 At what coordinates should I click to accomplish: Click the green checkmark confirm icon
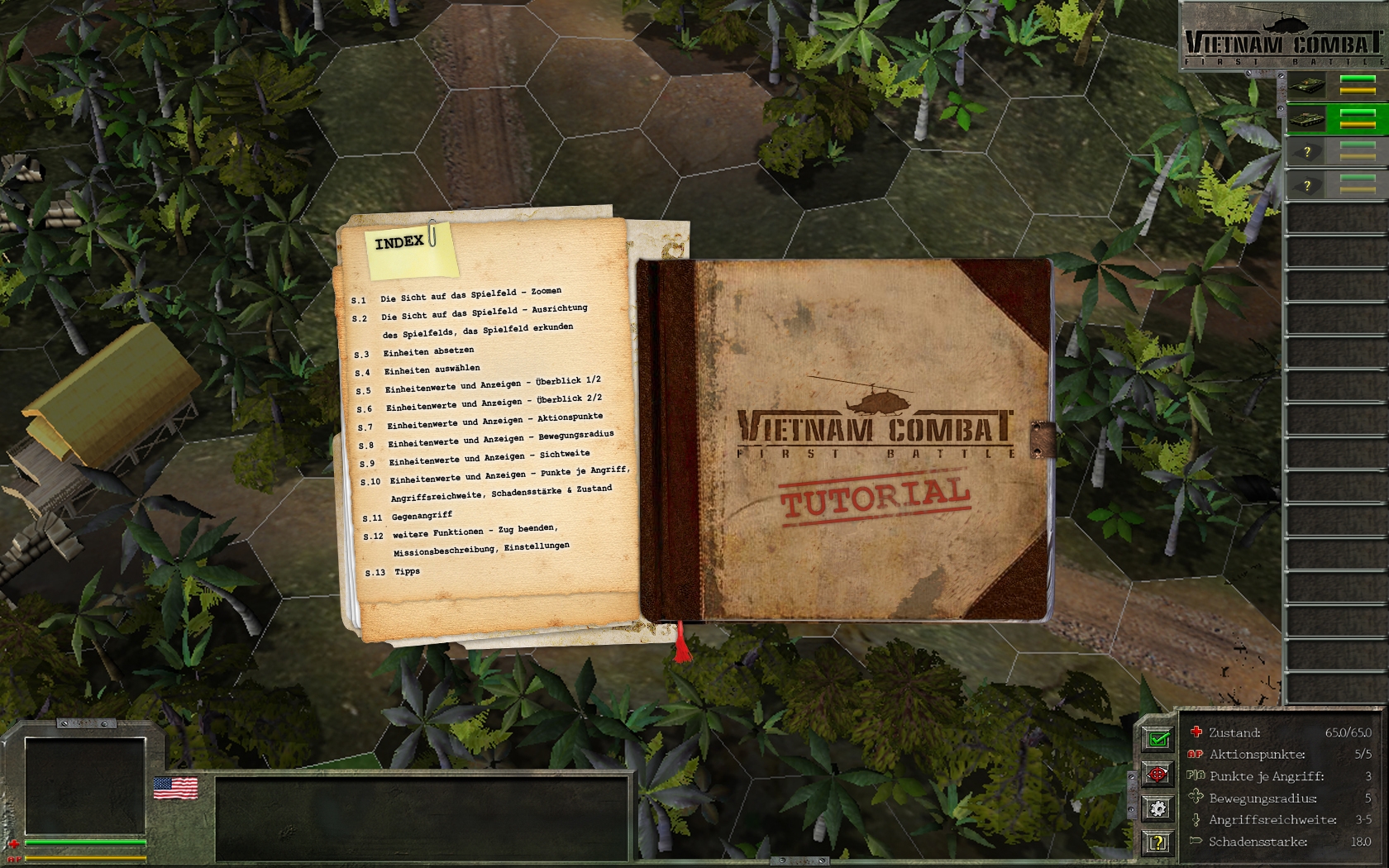pos(1157,737)
